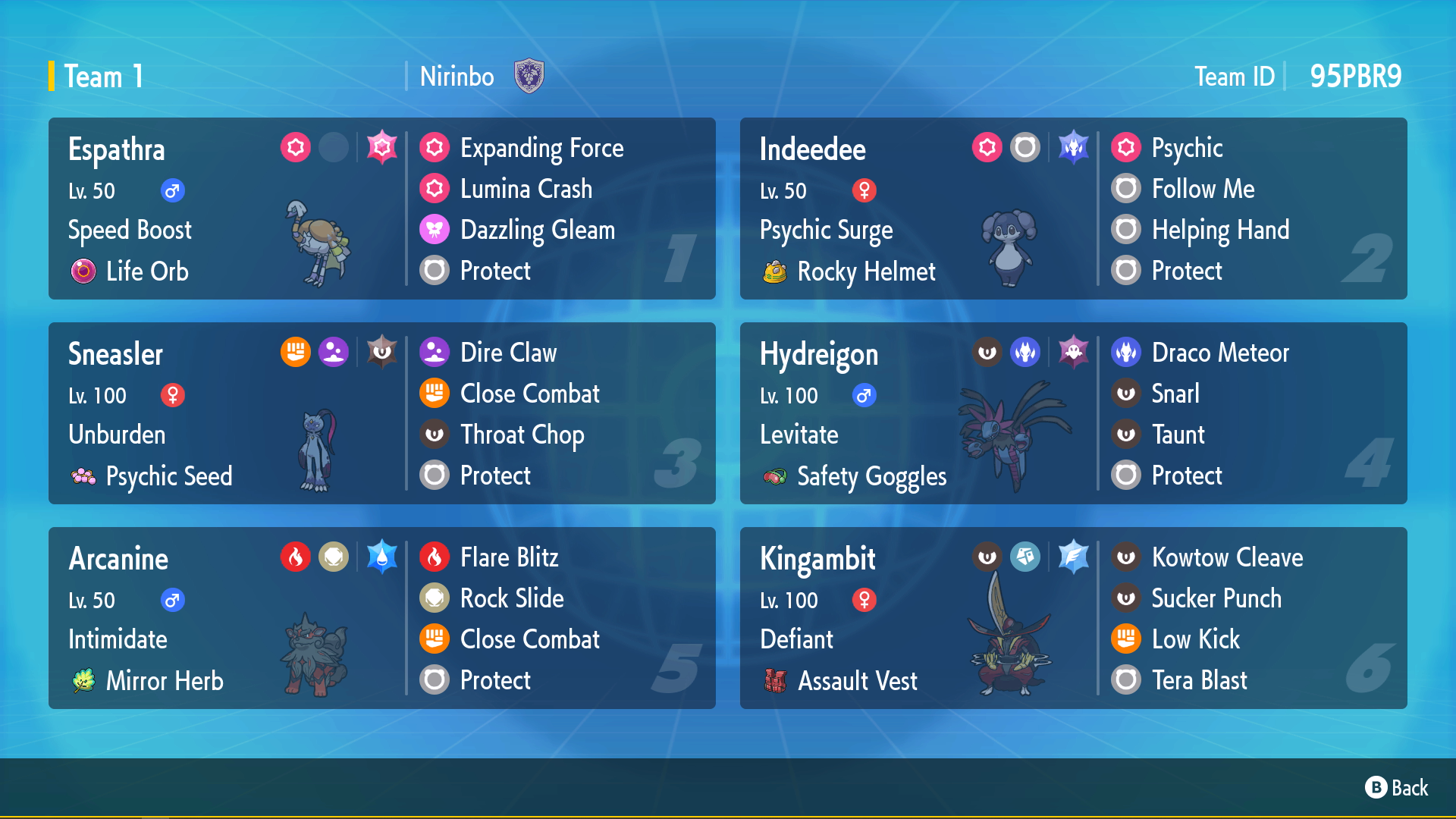
Task: Select the Espathra team card
Action: click(227, 209)
